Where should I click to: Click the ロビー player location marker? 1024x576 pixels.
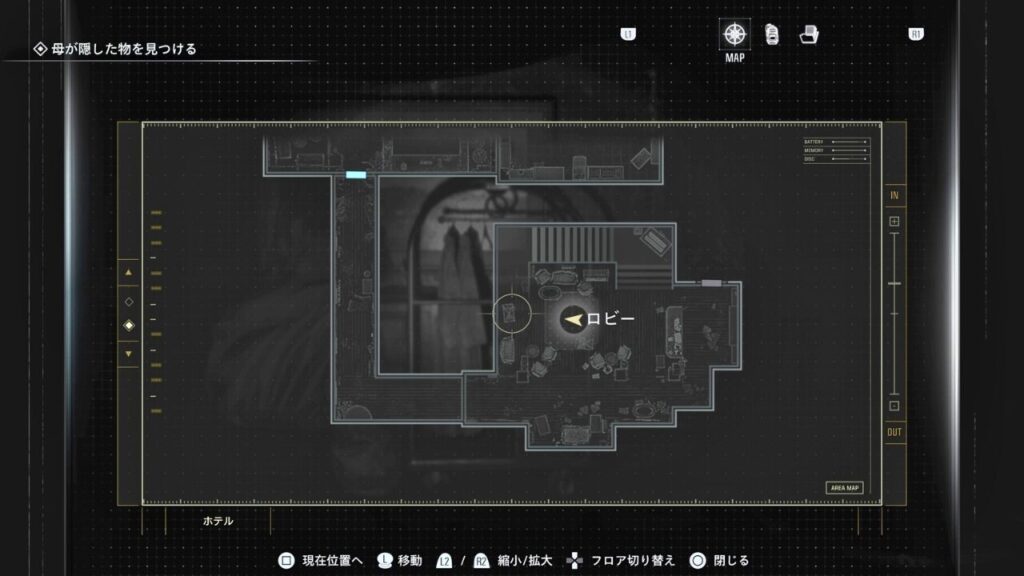coord(573,318)
